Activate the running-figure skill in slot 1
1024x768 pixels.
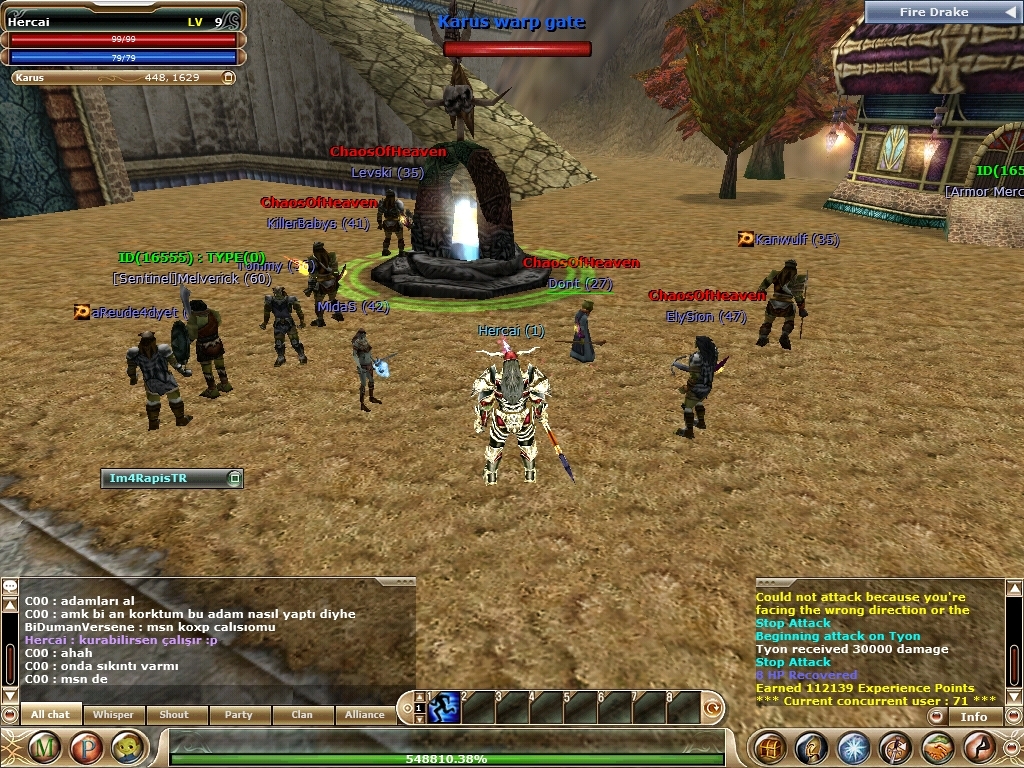click(443, 708)
